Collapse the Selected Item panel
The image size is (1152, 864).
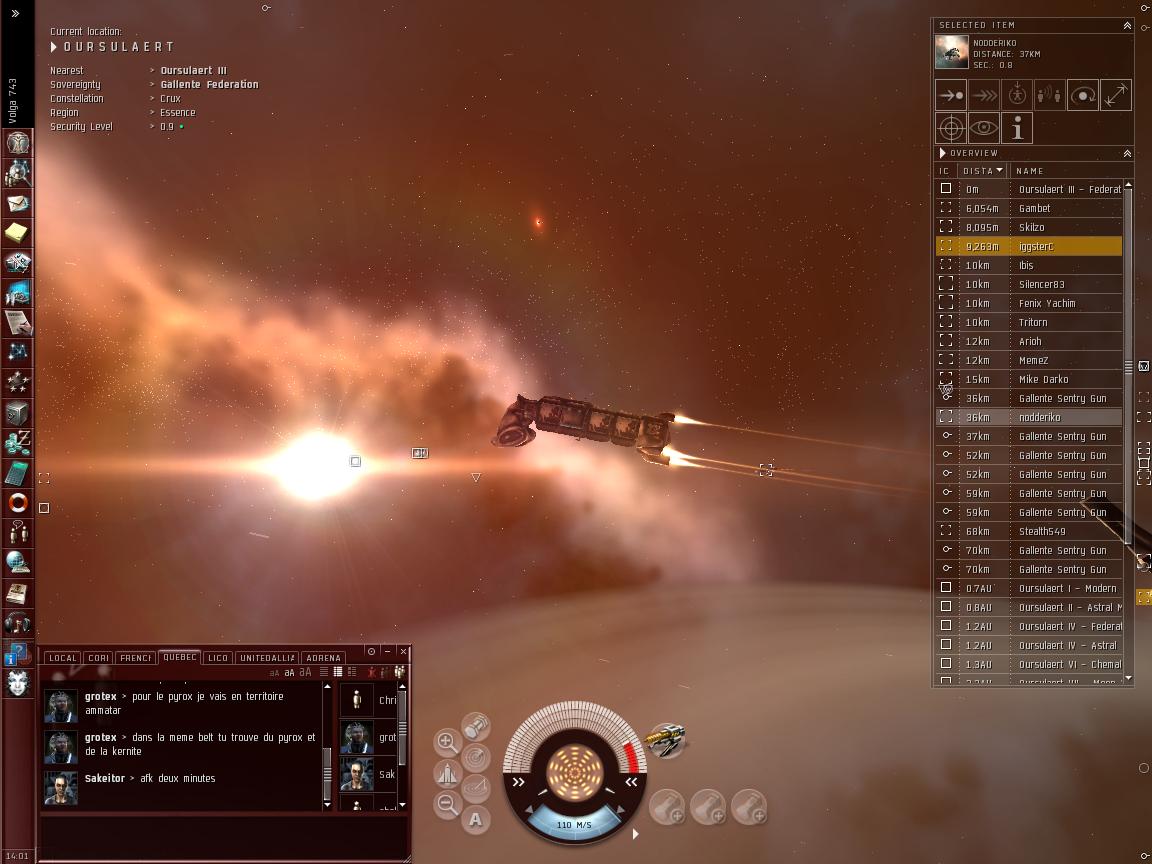[1127, 25]
